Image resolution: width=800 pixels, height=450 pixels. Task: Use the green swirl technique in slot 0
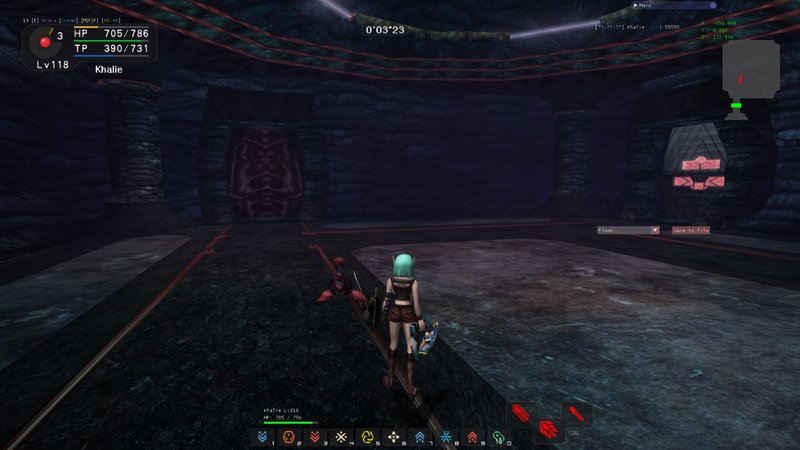point(498,436)
